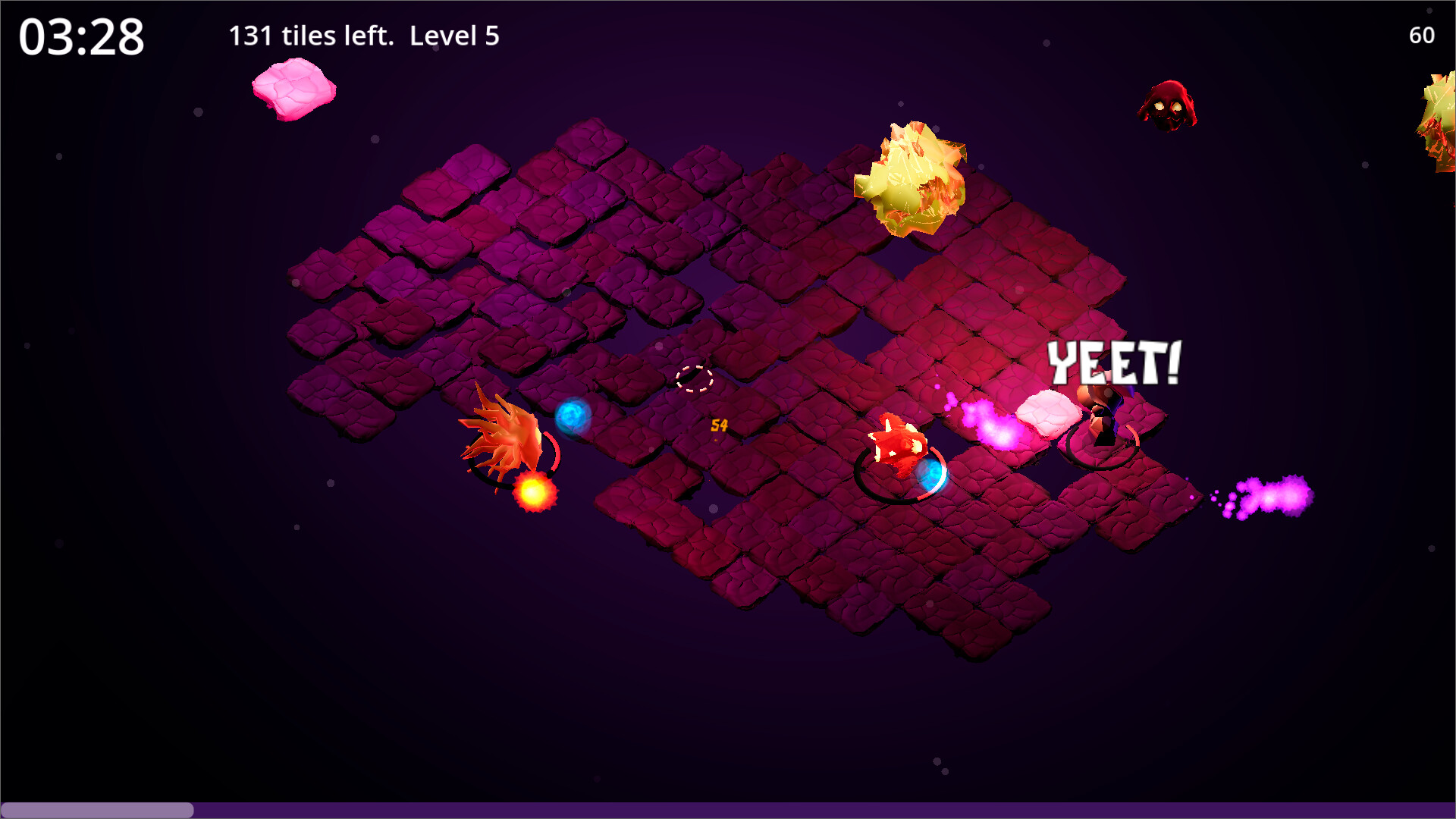Click the score counter showing 60
Screen dimensions: 1456x819
pyautogui.click(x=1421, y=35)
